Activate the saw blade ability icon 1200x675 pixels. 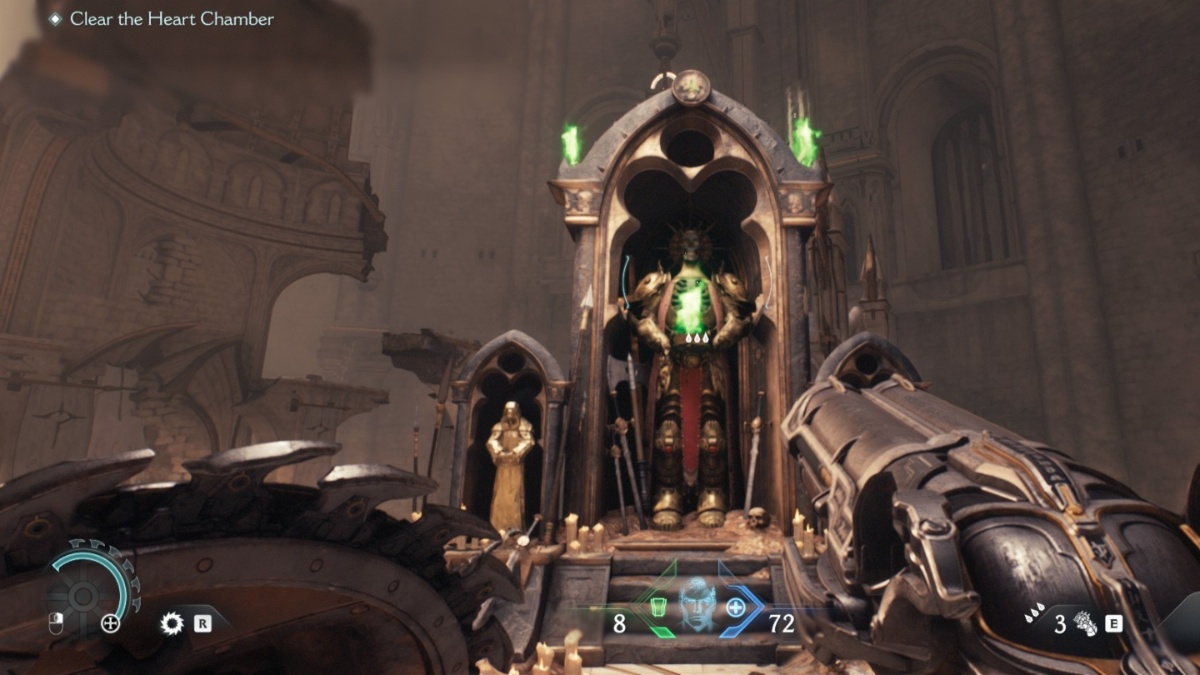click(173, 624)
